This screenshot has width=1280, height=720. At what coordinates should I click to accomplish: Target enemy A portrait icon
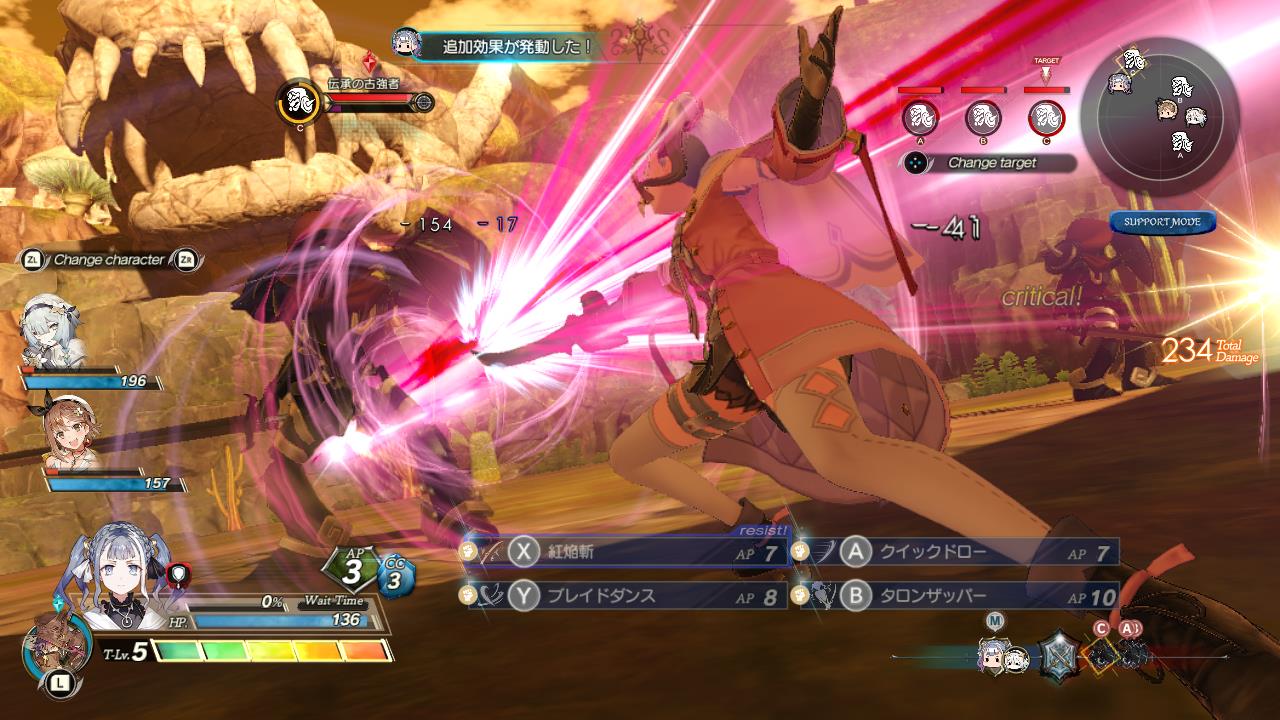point(919,118)
